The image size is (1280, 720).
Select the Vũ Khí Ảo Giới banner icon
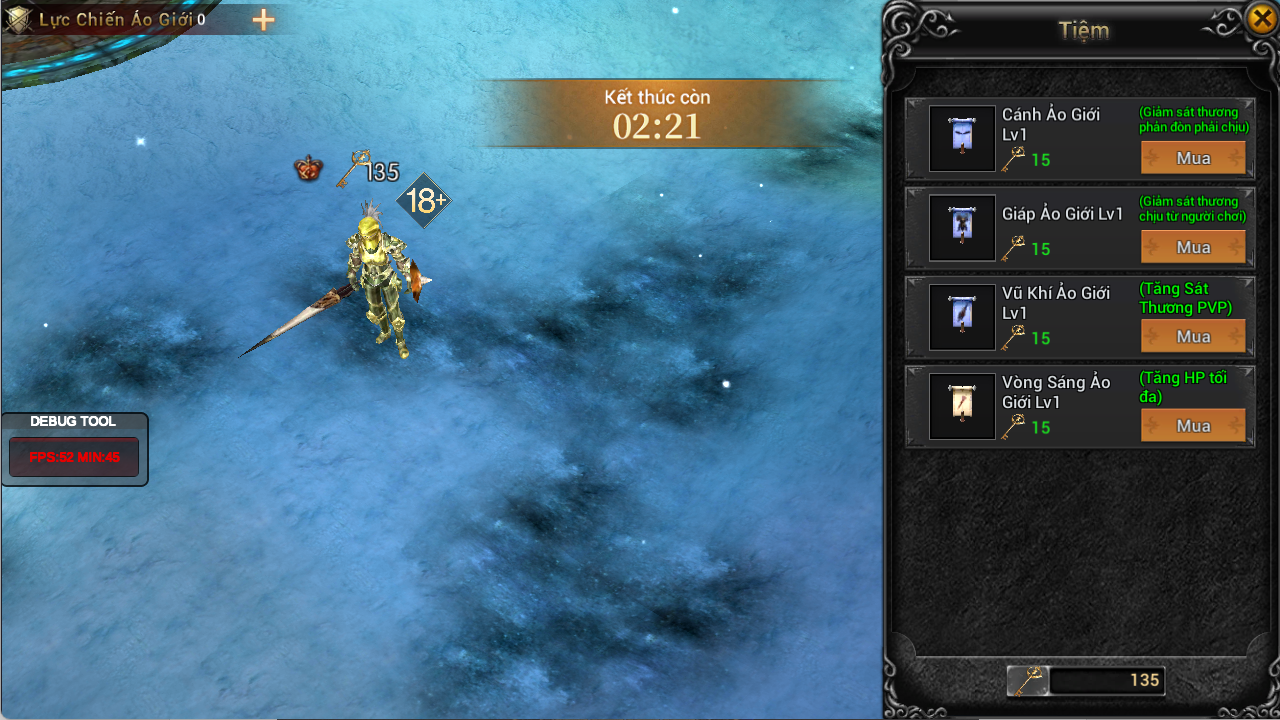pos(962,317)
